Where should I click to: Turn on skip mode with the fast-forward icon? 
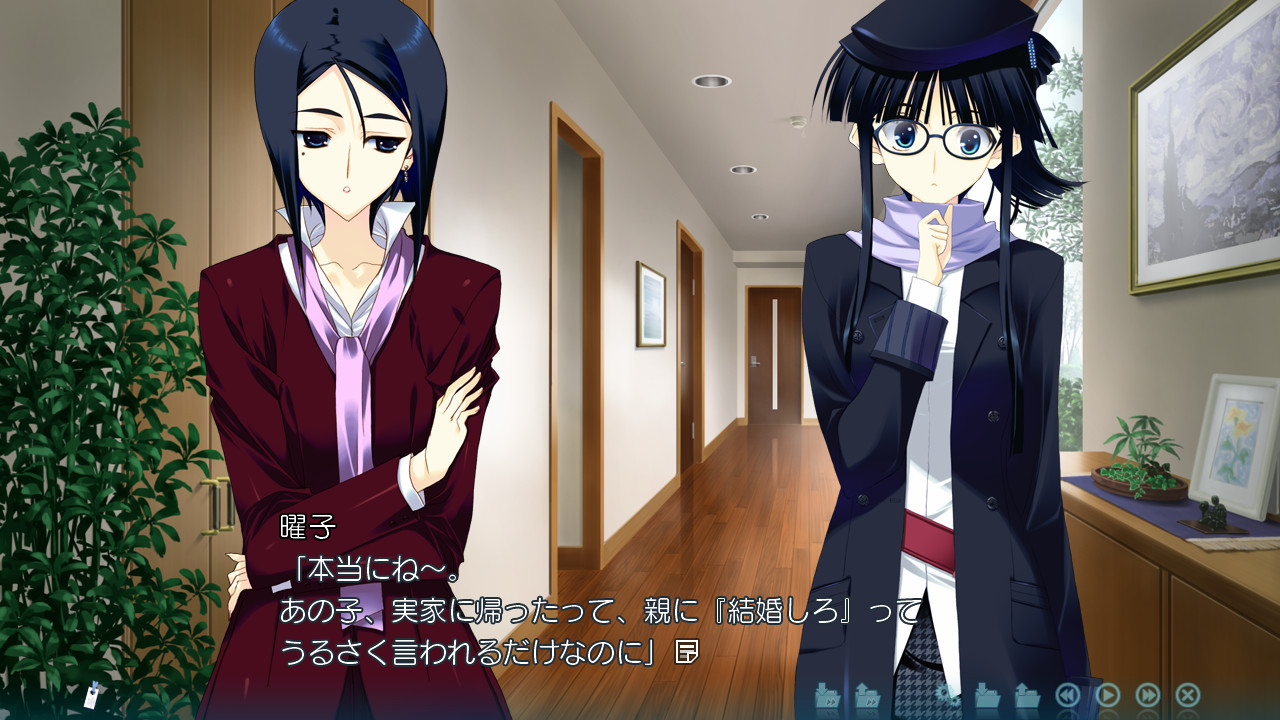1148,697
